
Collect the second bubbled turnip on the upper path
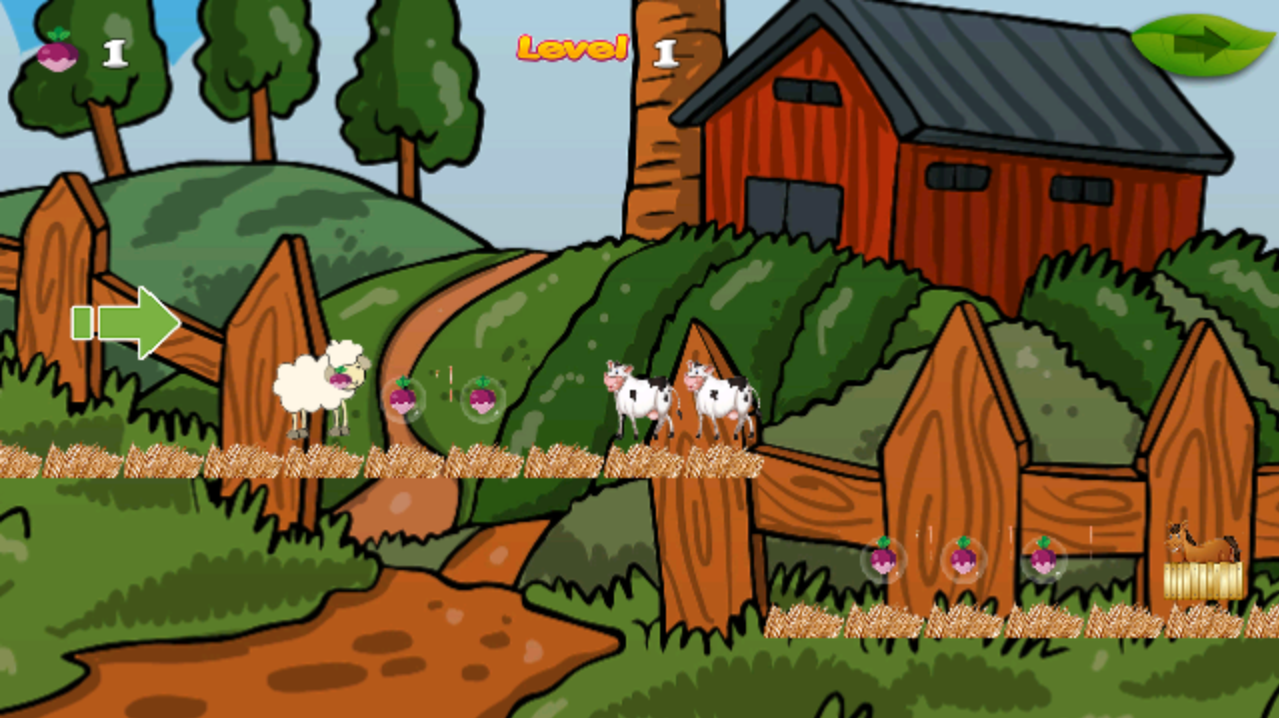pyautogui.click(x=482, y=400)
